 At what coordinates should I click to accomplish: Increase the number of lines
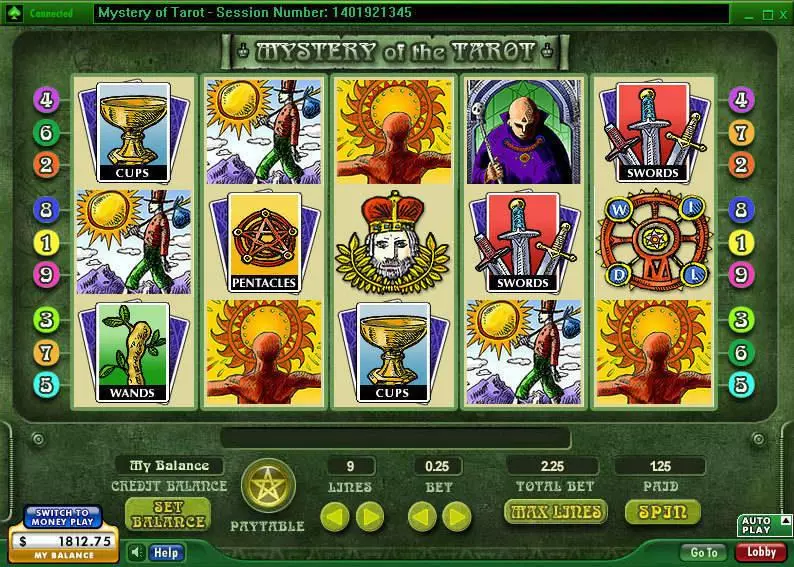[370, 516]
